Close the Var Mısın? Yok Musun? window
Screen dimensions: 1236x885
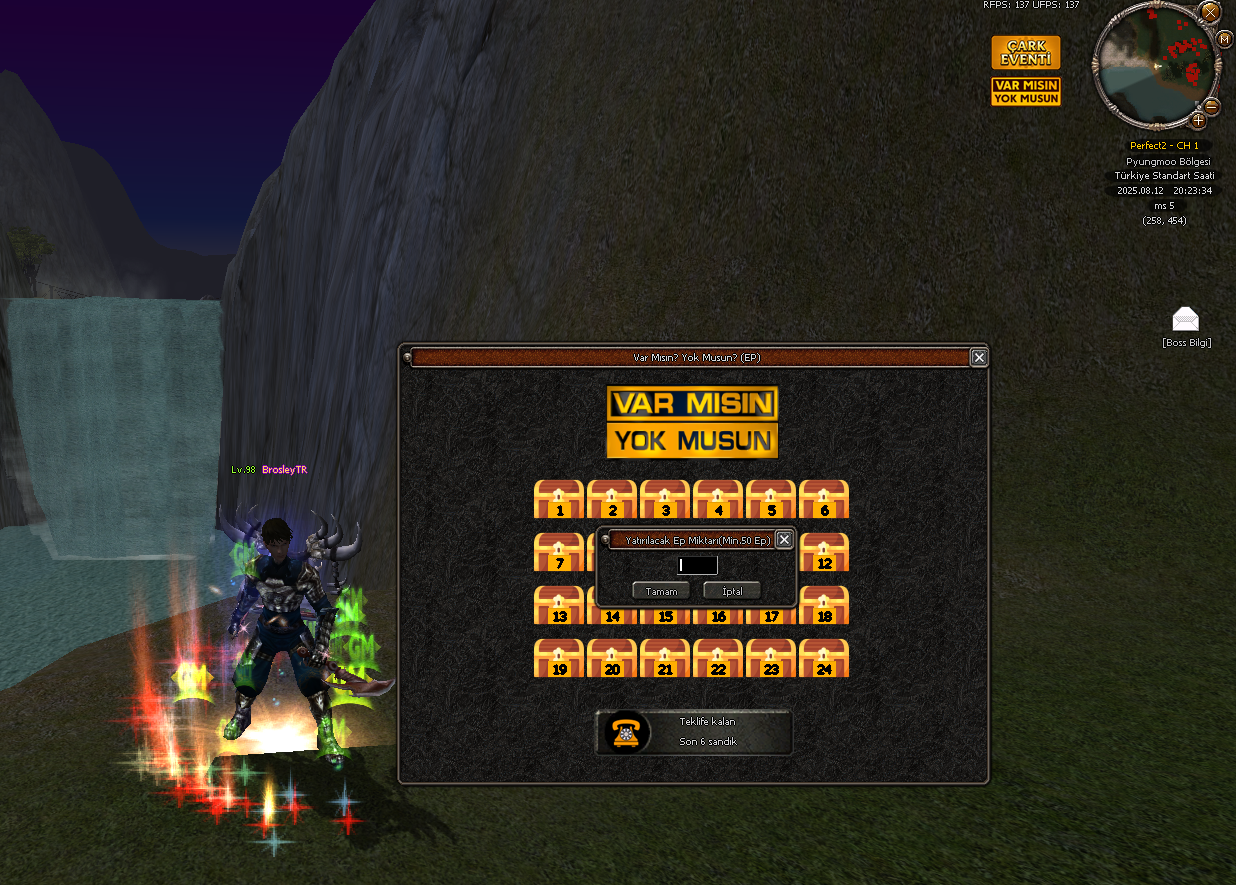(x=979, y=357)
